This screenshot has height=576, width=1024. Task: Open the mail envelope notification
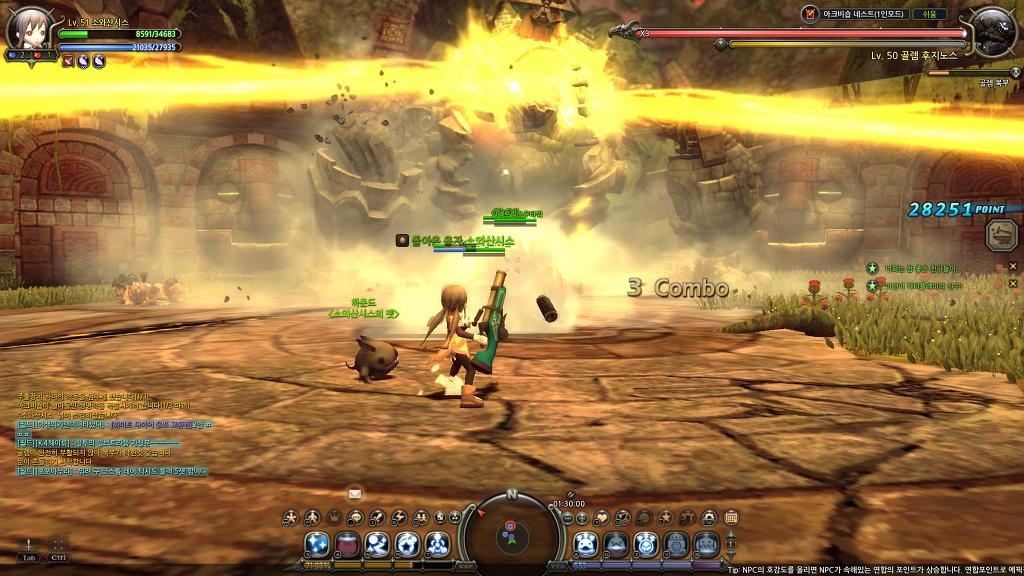click(x=354, y=493)
